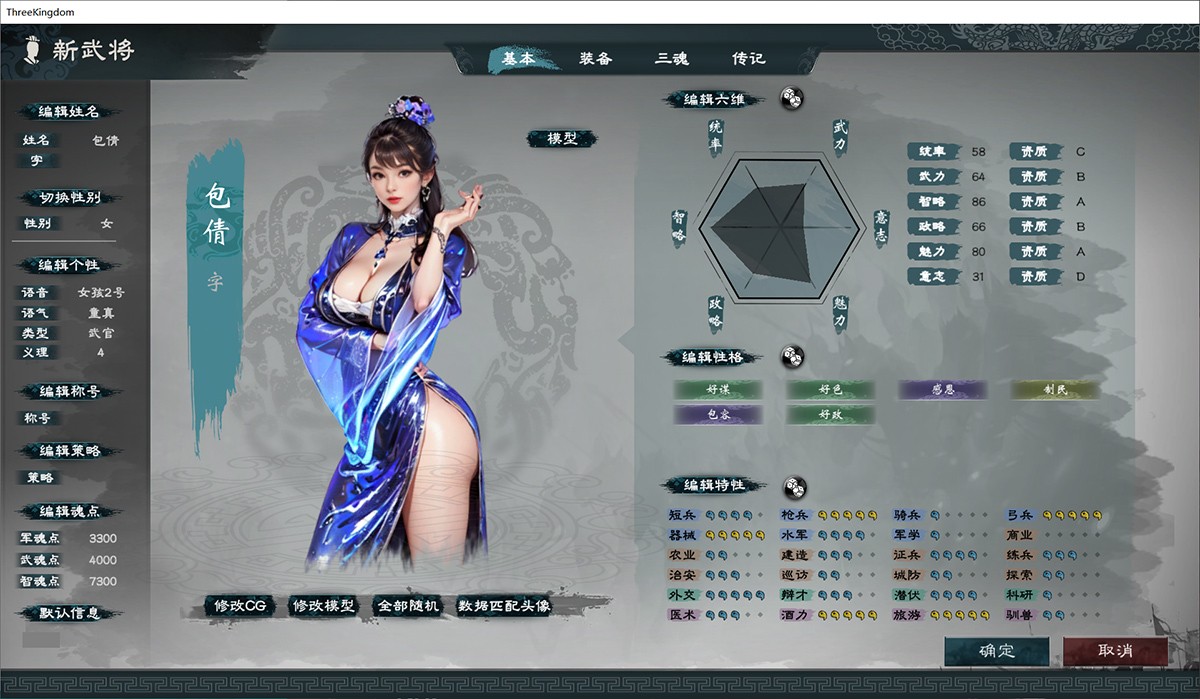Select the 传记 tab
This screenshot has height=699, width=1200.
(x=748, y=58)
